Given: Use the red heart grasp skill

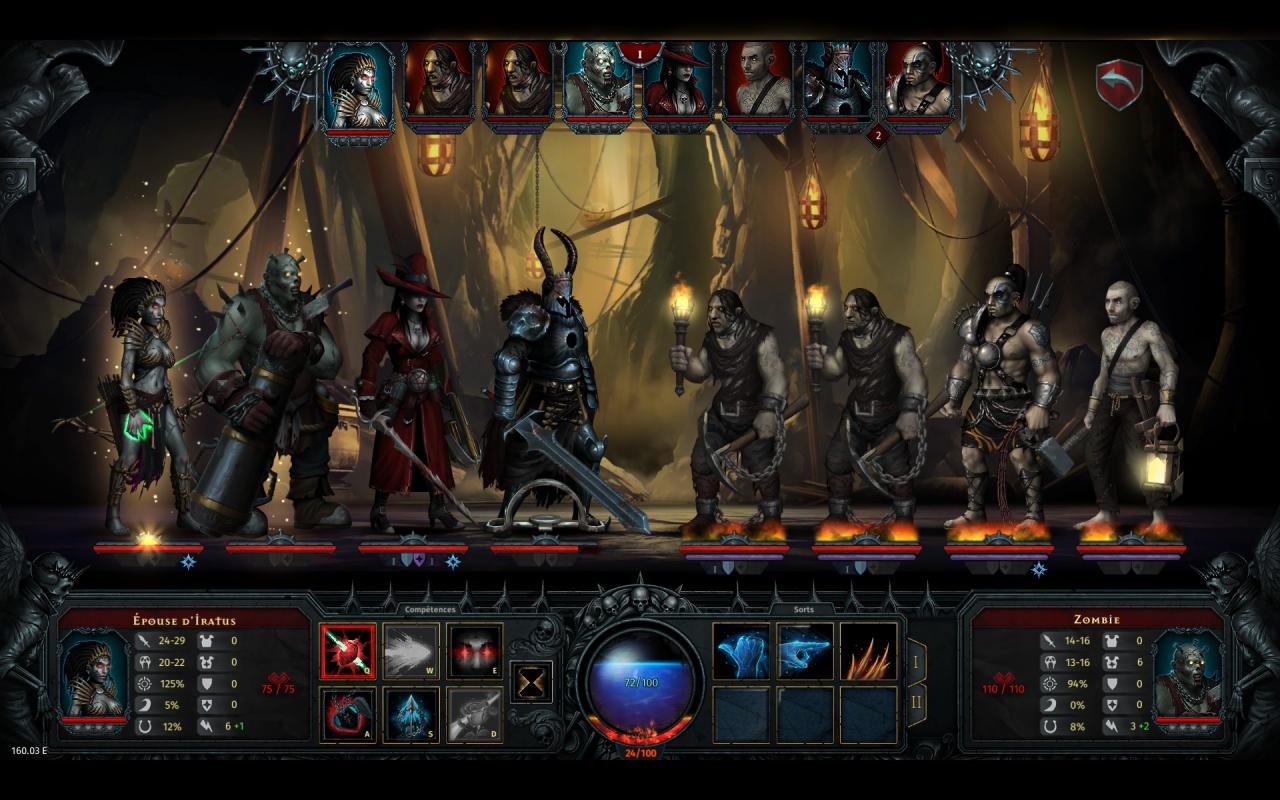Looking at the screenshot, I should [348, 715].
